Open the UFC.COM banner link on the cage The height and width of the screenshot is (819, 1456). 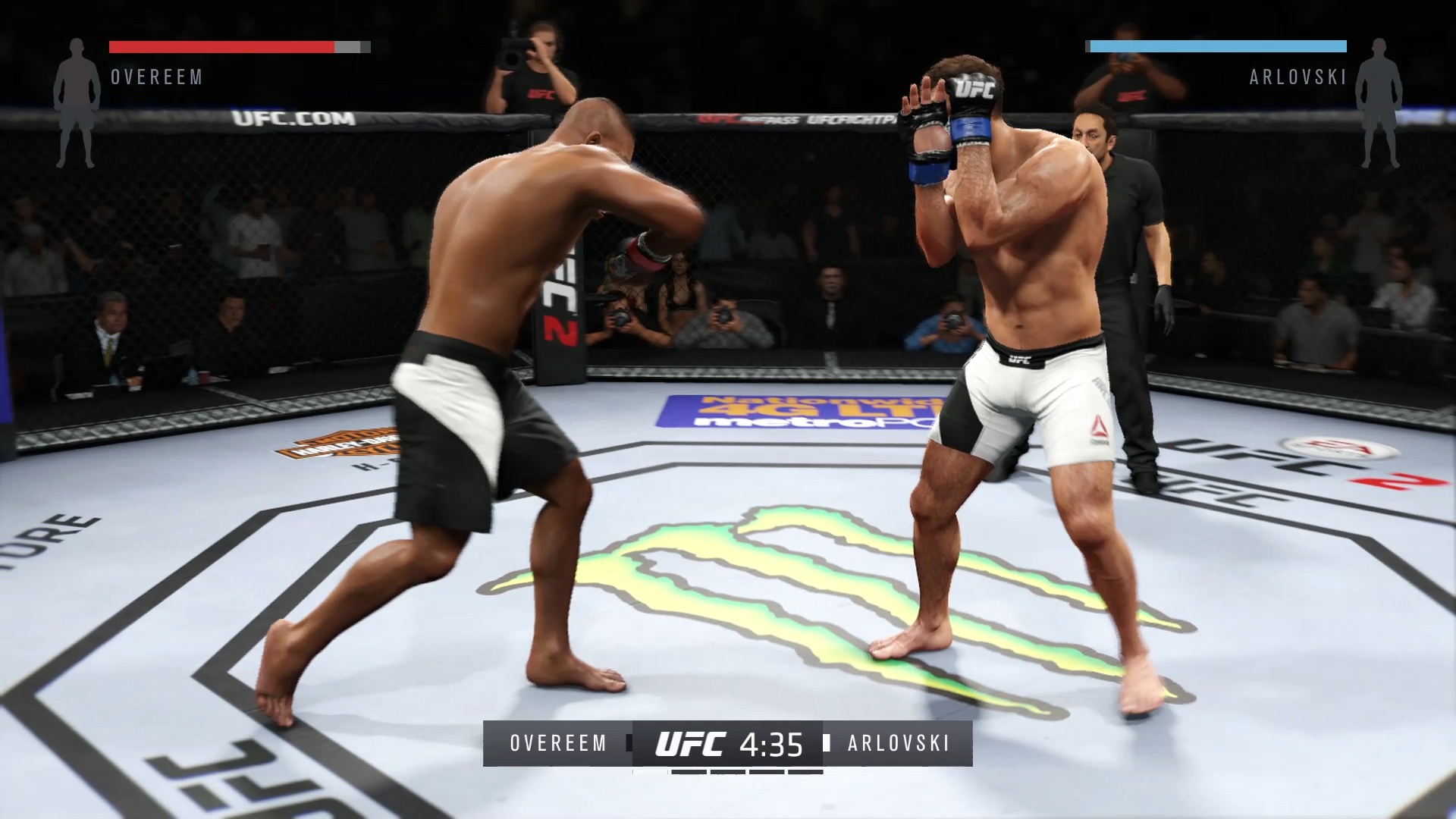click(296, 119)
